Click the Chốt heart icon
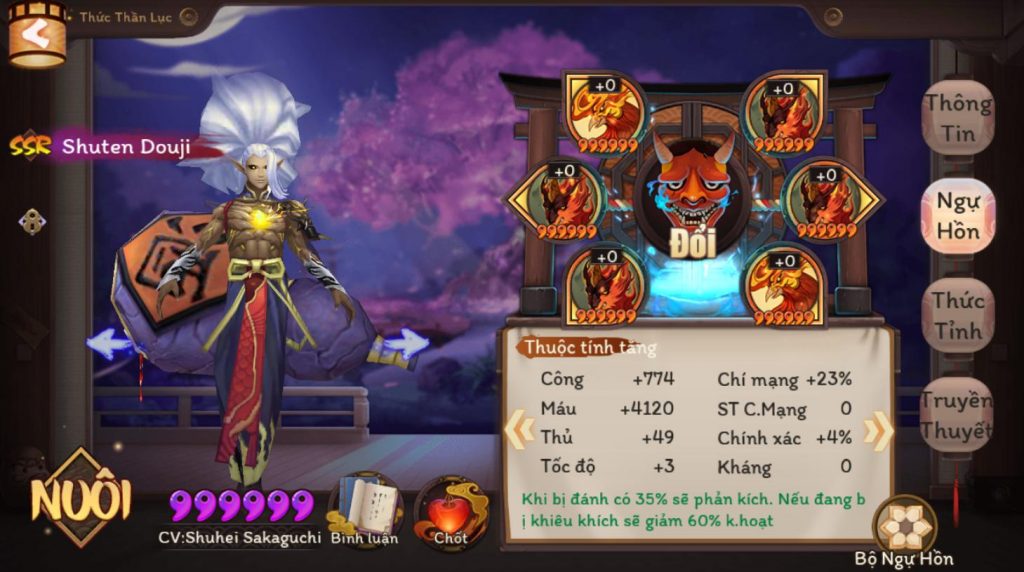This screenshot has width=1024, height=572. [x=450, y=510]
